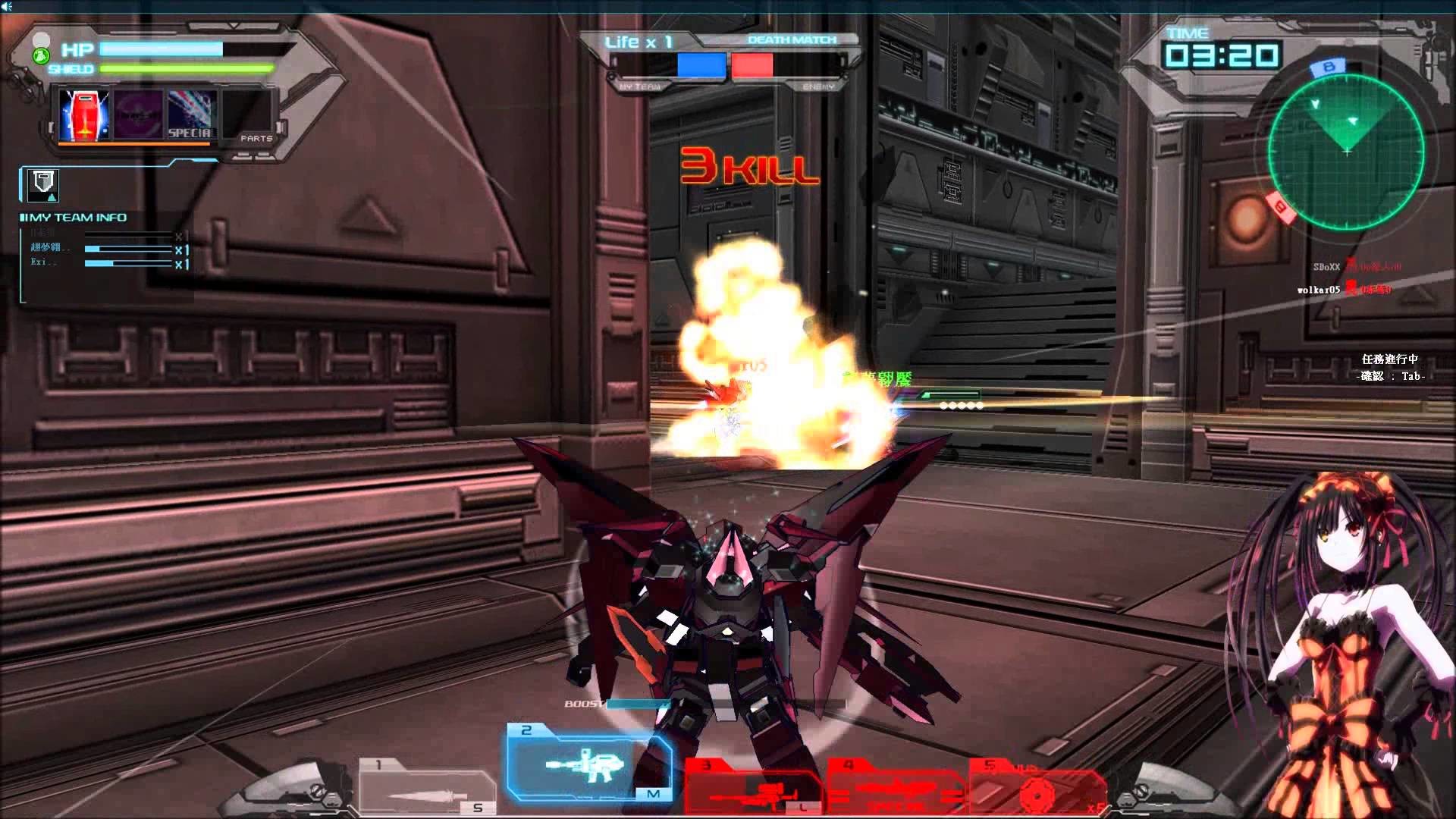Image resolution: width=1456 pixels, height=819 pixels.
Task: Click the blue My Team life indicator
Action: click(701, 65)
